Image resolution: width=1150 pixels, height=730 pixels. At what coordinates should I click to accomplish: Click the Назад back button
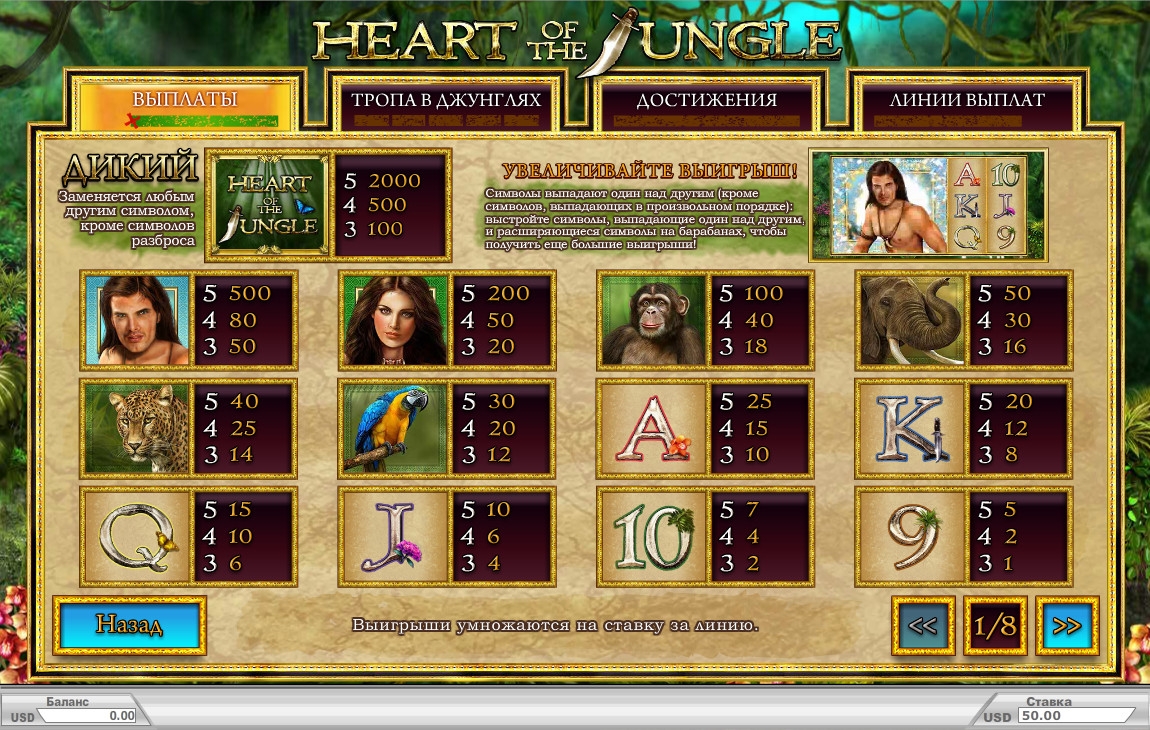pyautogui.click(x=129, y=626)
